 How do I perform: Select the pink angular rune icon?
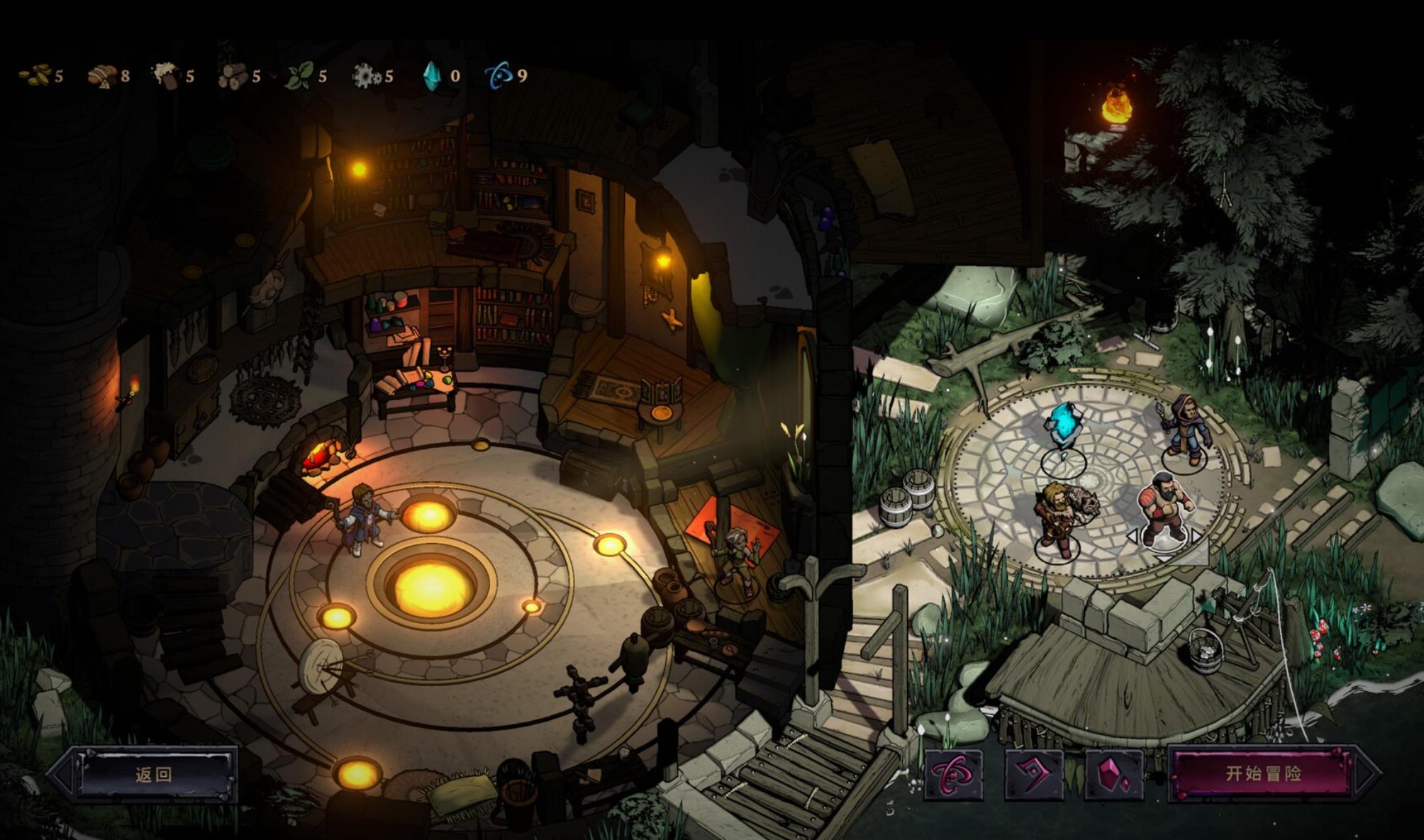coord(1034,774)
